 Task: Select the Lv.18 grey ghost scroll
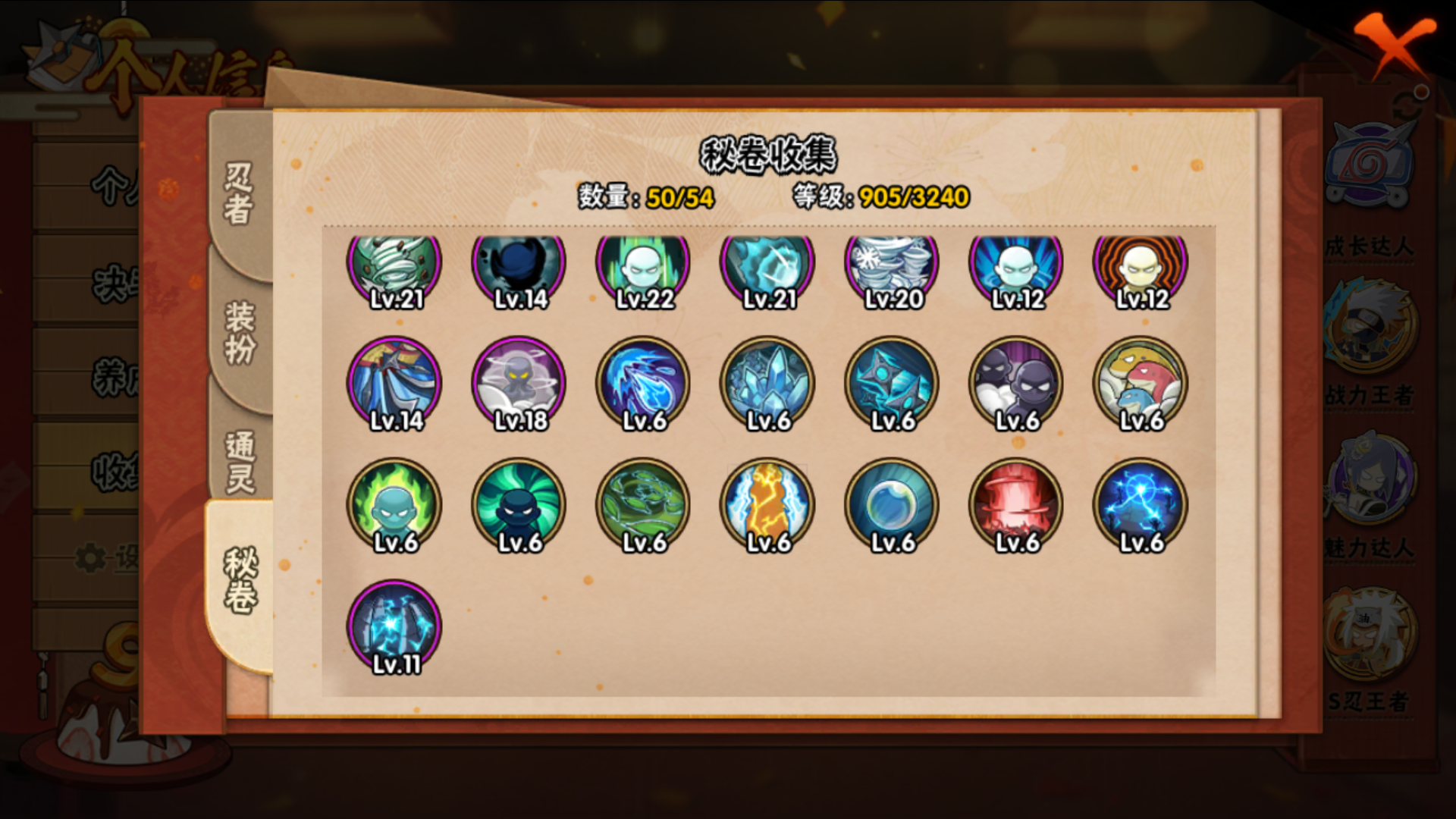tap(519, 383)
